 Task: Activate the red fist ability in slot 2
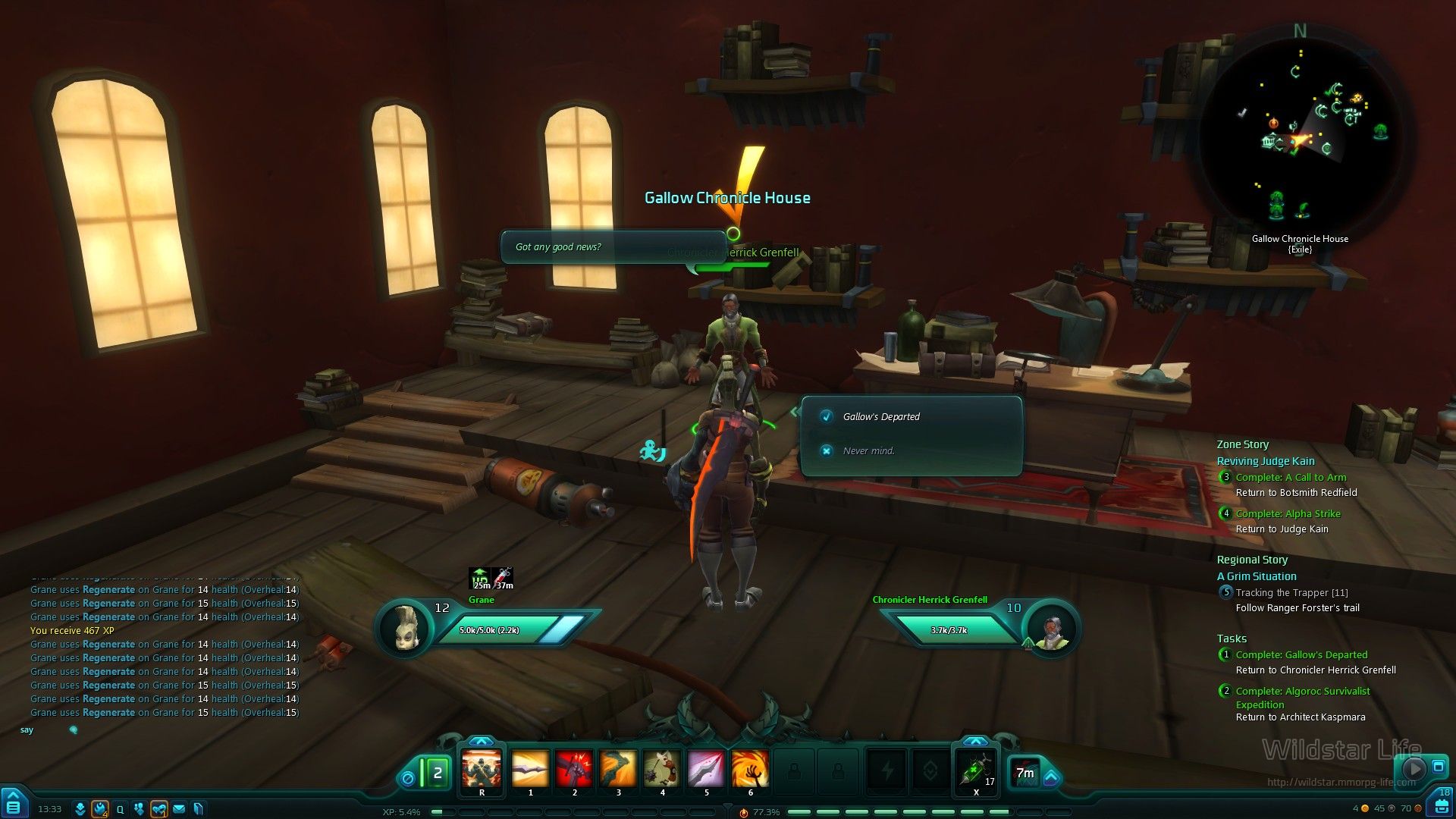pyautogui.click(x=574, y=769)
